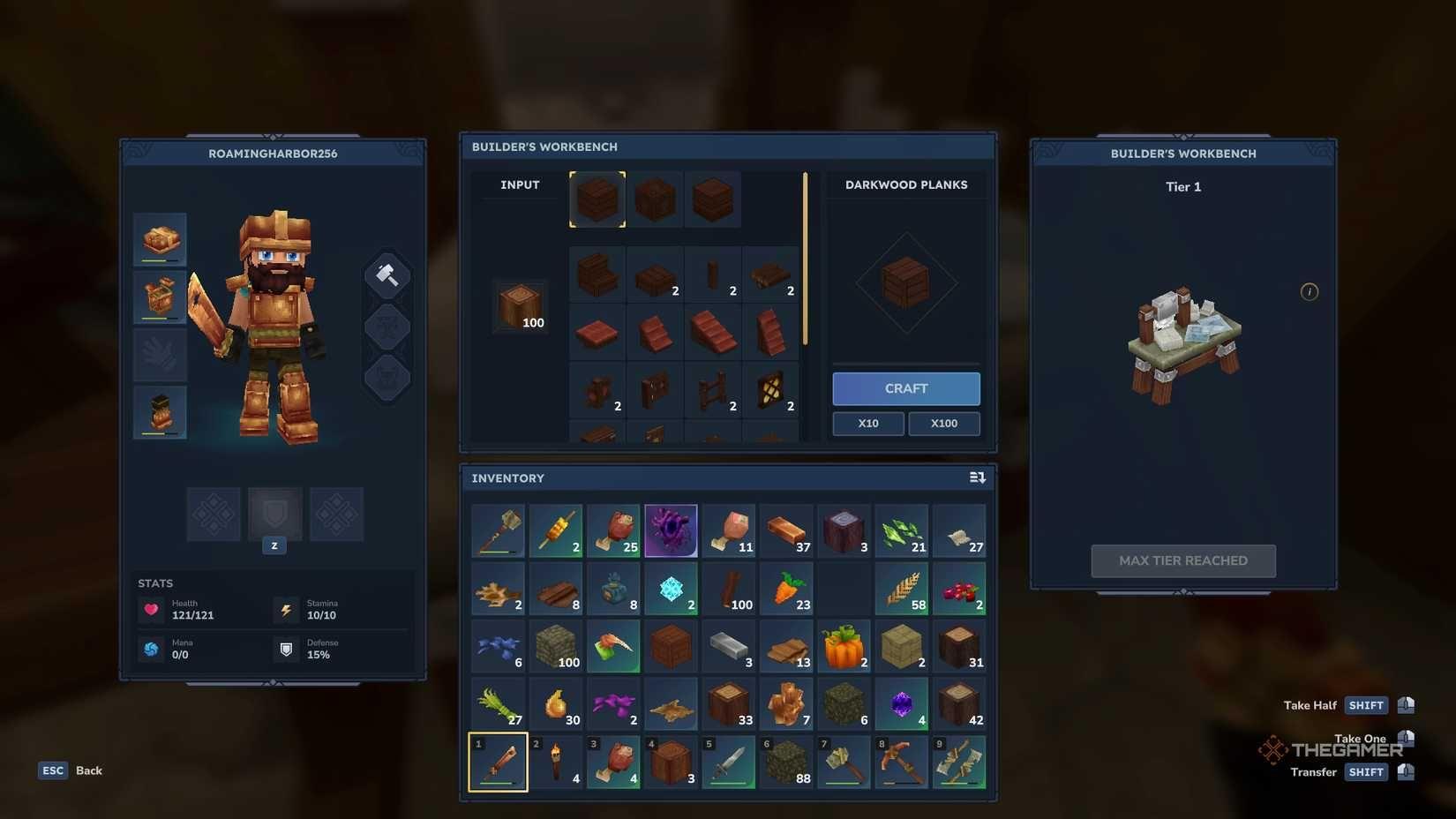Select the pumpkin in the inventory
1456x819 pixels.
click(844, 646)
